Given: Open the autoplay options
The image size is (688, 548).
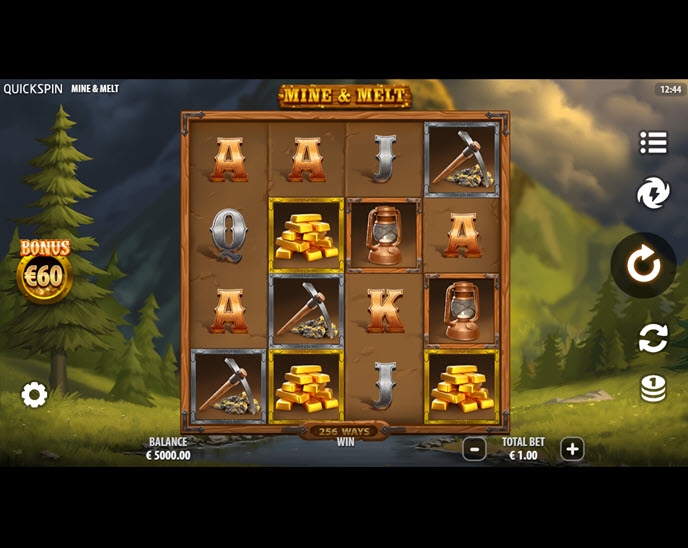Looking at the screenshot, I should point(653,338).
